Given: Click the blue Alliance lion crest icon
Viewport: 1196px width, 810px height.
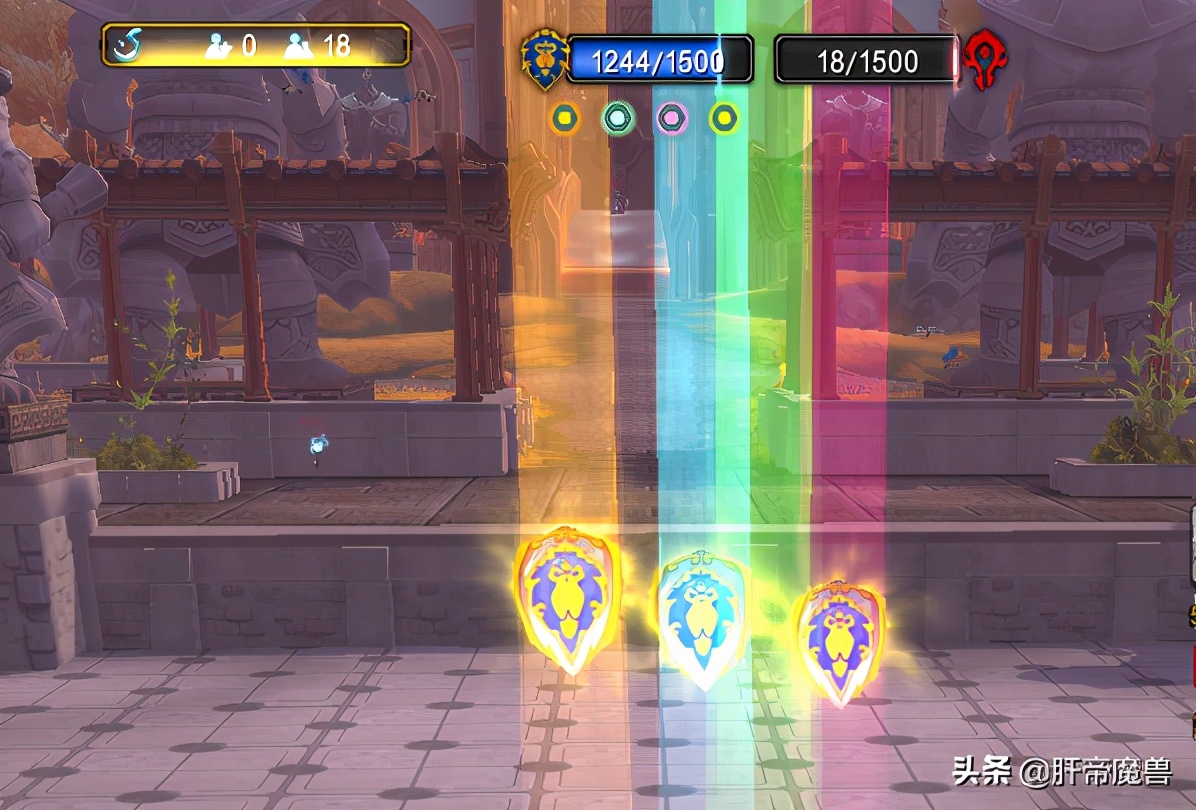Looking at the screenshot, I should 545,60.
